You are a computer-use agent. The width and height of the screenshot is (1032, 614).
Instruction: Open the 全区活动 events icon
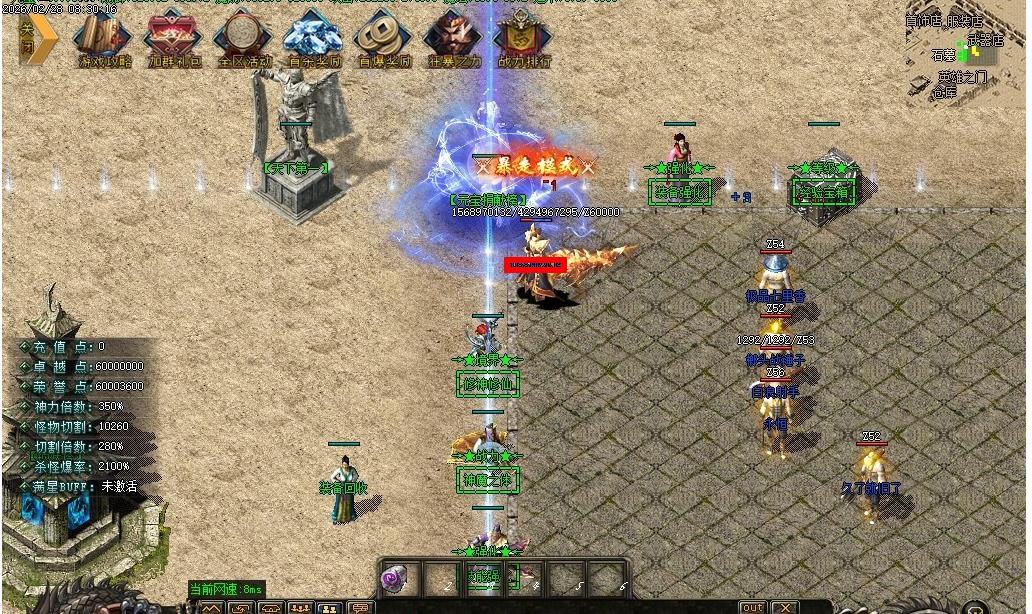point(244,40)
